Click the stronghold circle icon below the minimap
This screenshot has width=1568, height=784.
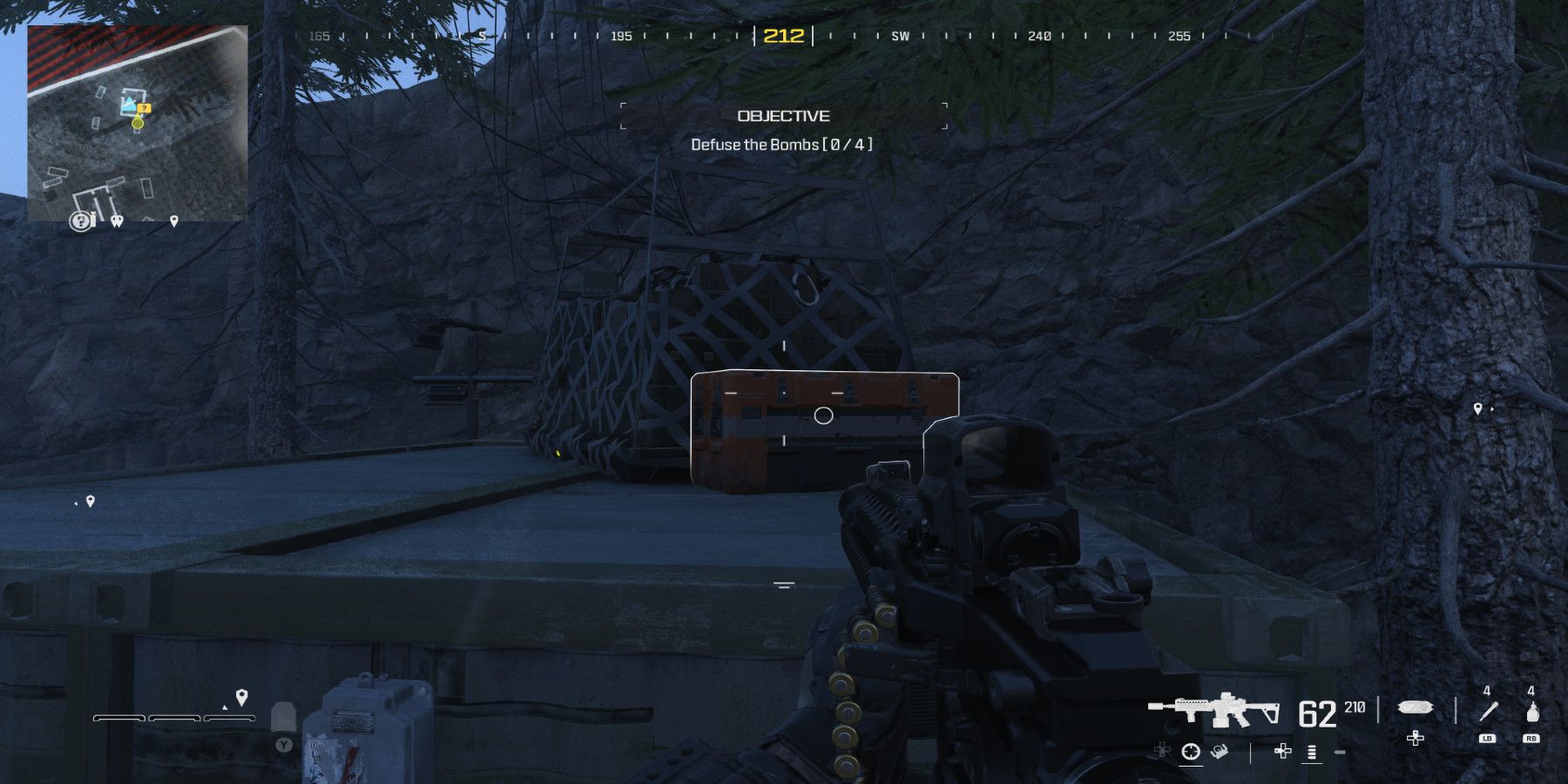81,220
